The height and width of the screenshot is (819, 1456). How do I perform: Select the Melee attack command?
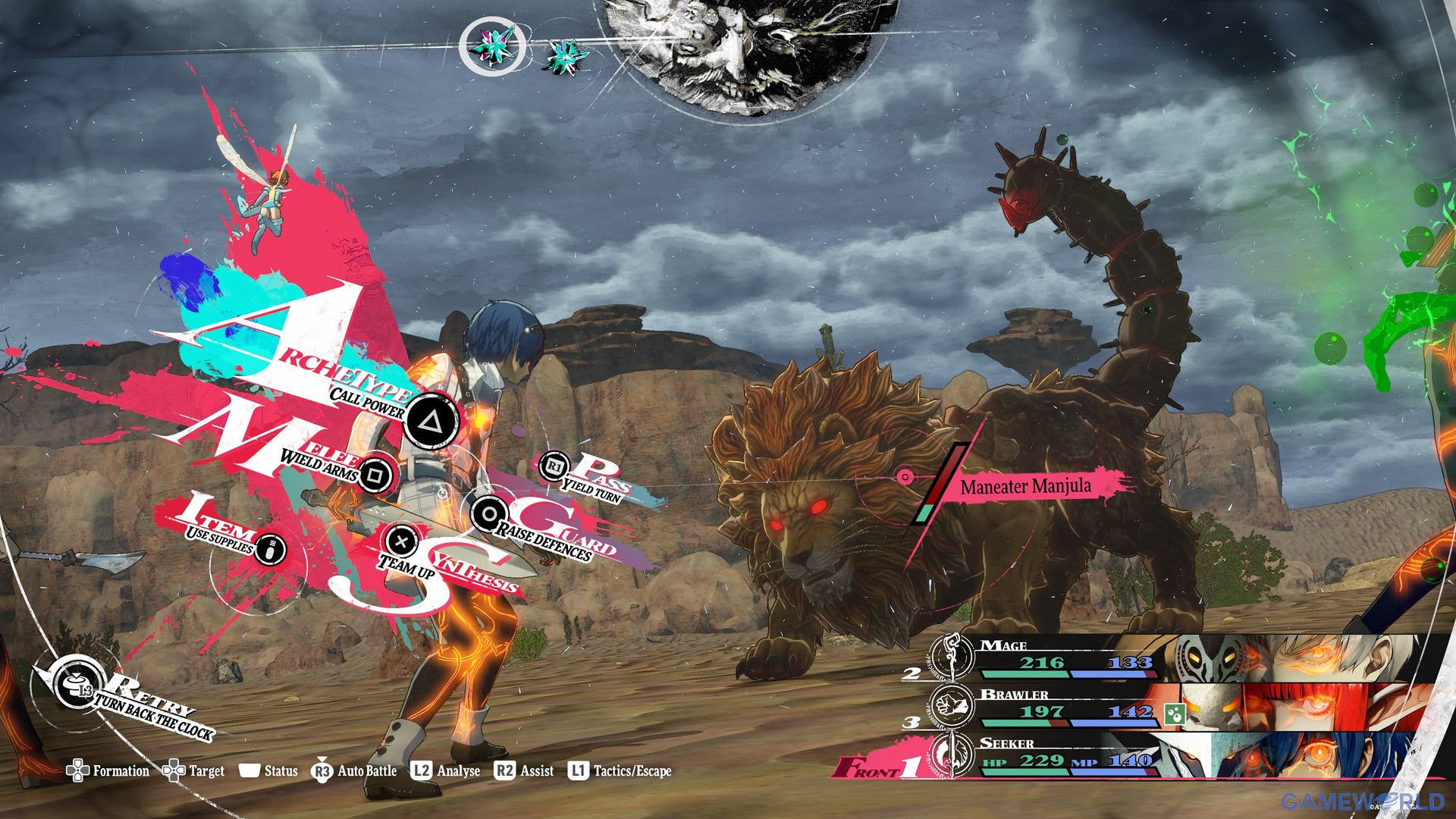pyautogui.click(x=375, y=475)
